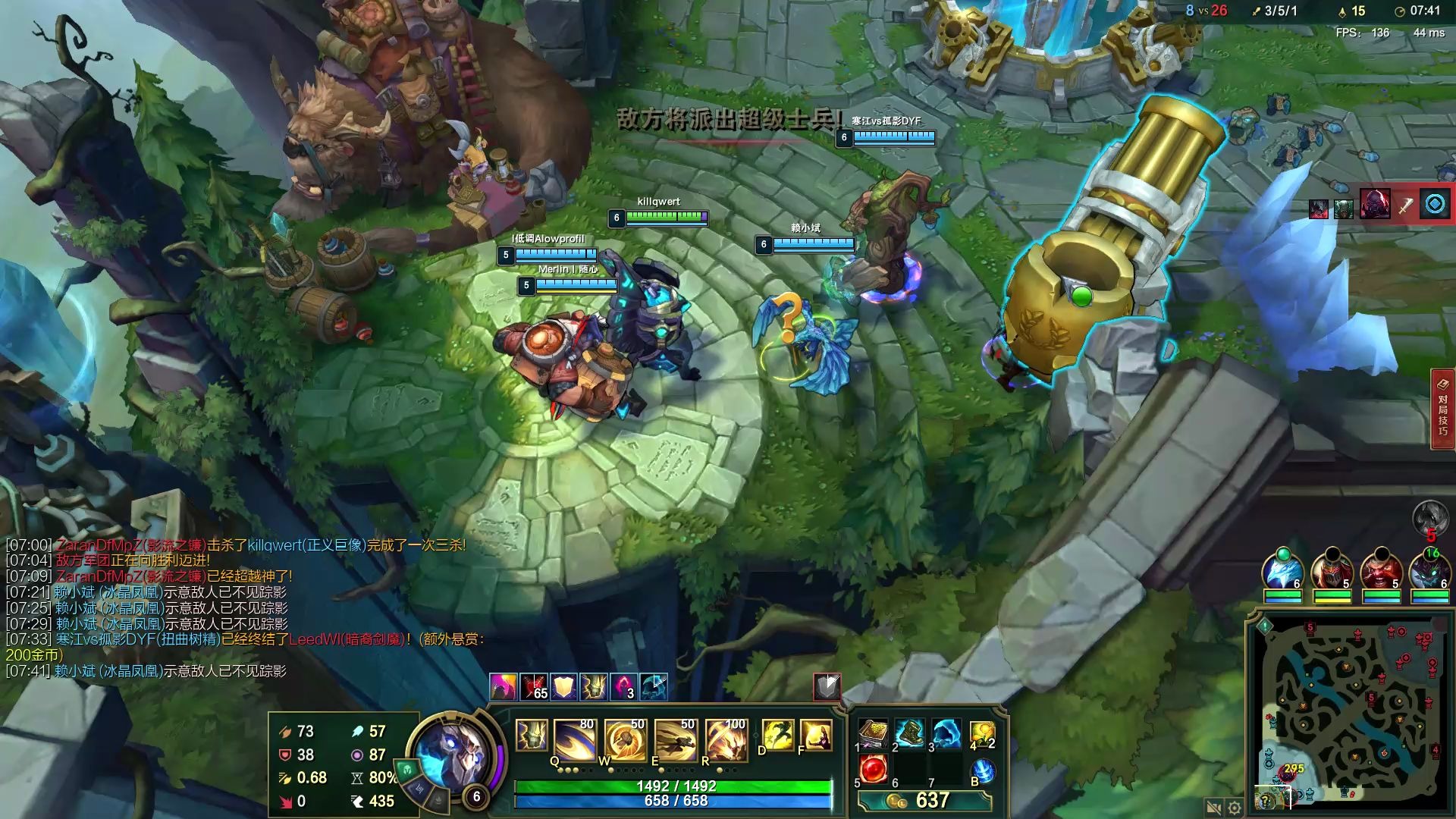
Task: Use the E dash ability
Action: click(x=675, y=739)
